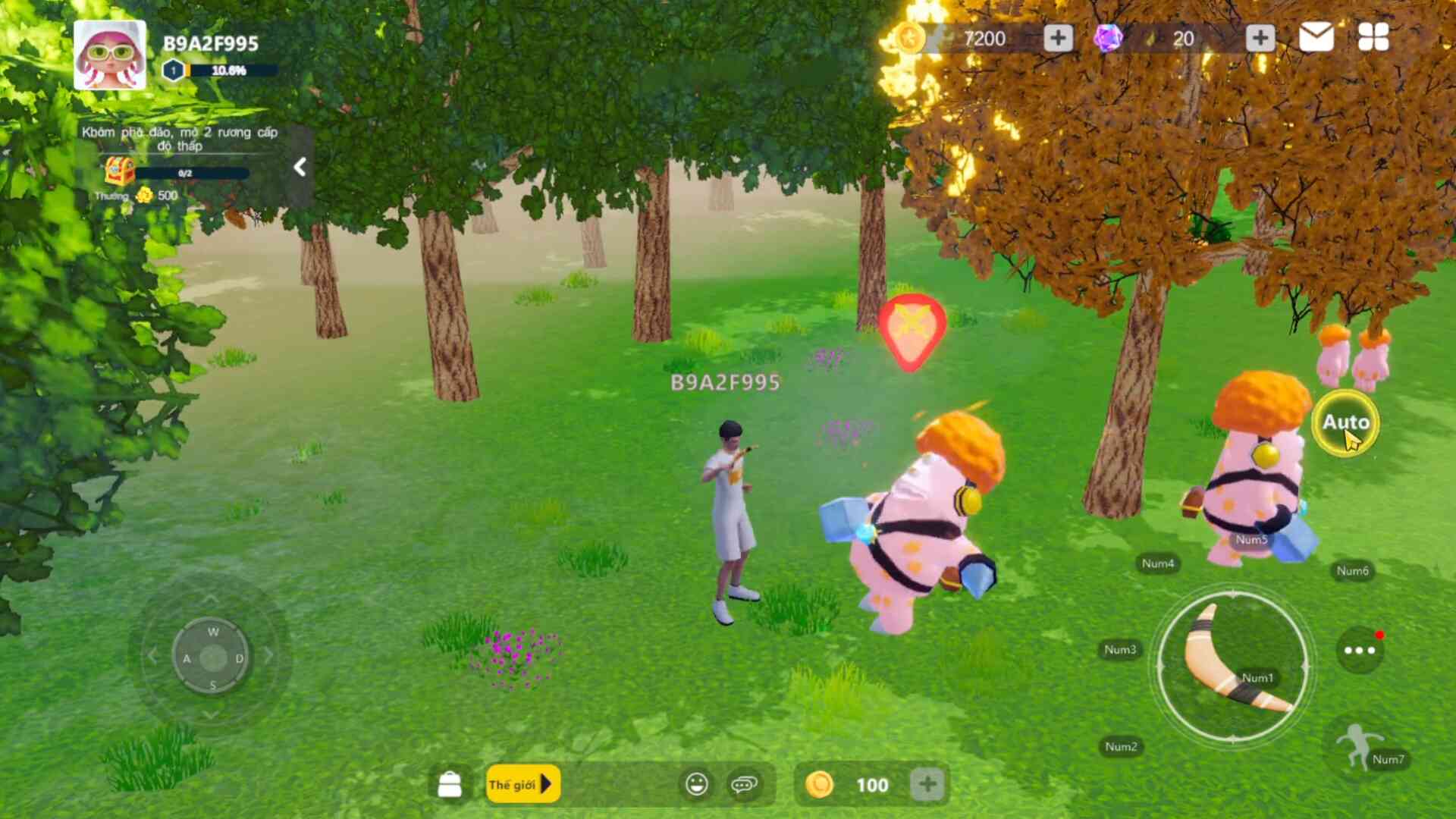The width and height of the screenshot is (1456, 819).
Task: Open the treasure chest quest objective
Action: [x=120, y=172]
